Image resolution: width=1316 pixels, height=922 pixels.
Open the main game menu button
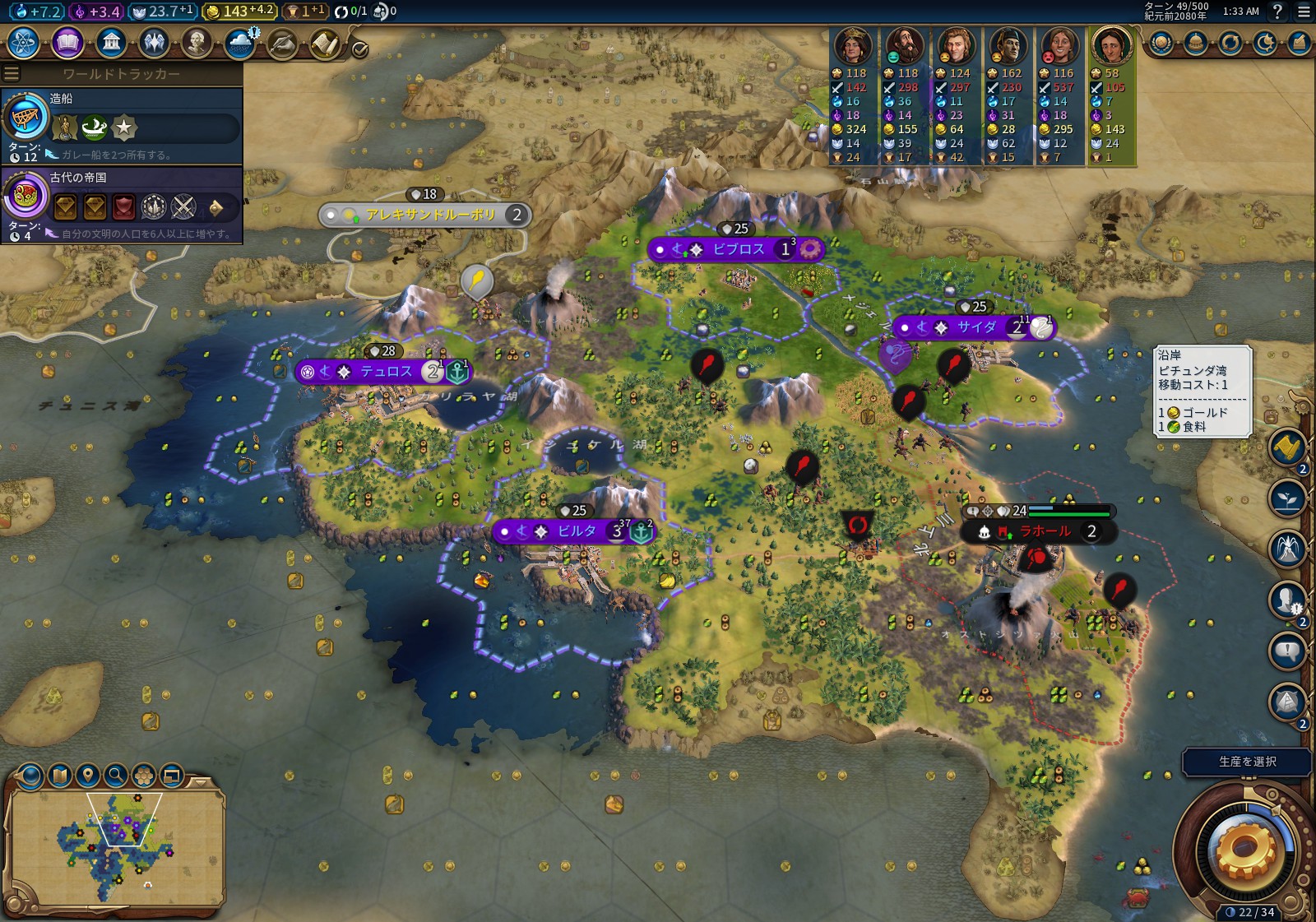[x=1304, y=12]
